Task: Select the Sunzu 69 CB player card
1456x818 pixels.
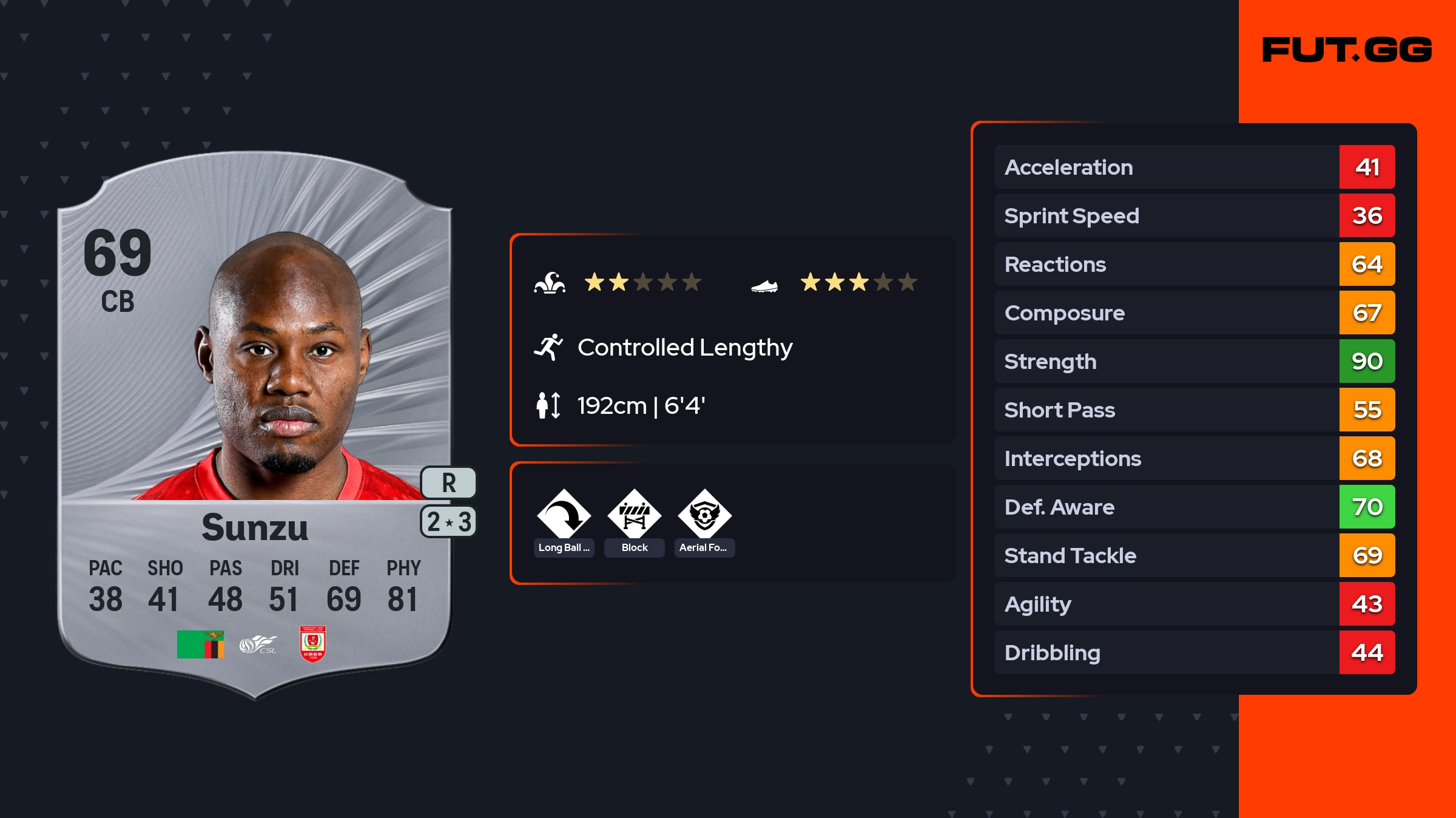Action: [255, 425]
